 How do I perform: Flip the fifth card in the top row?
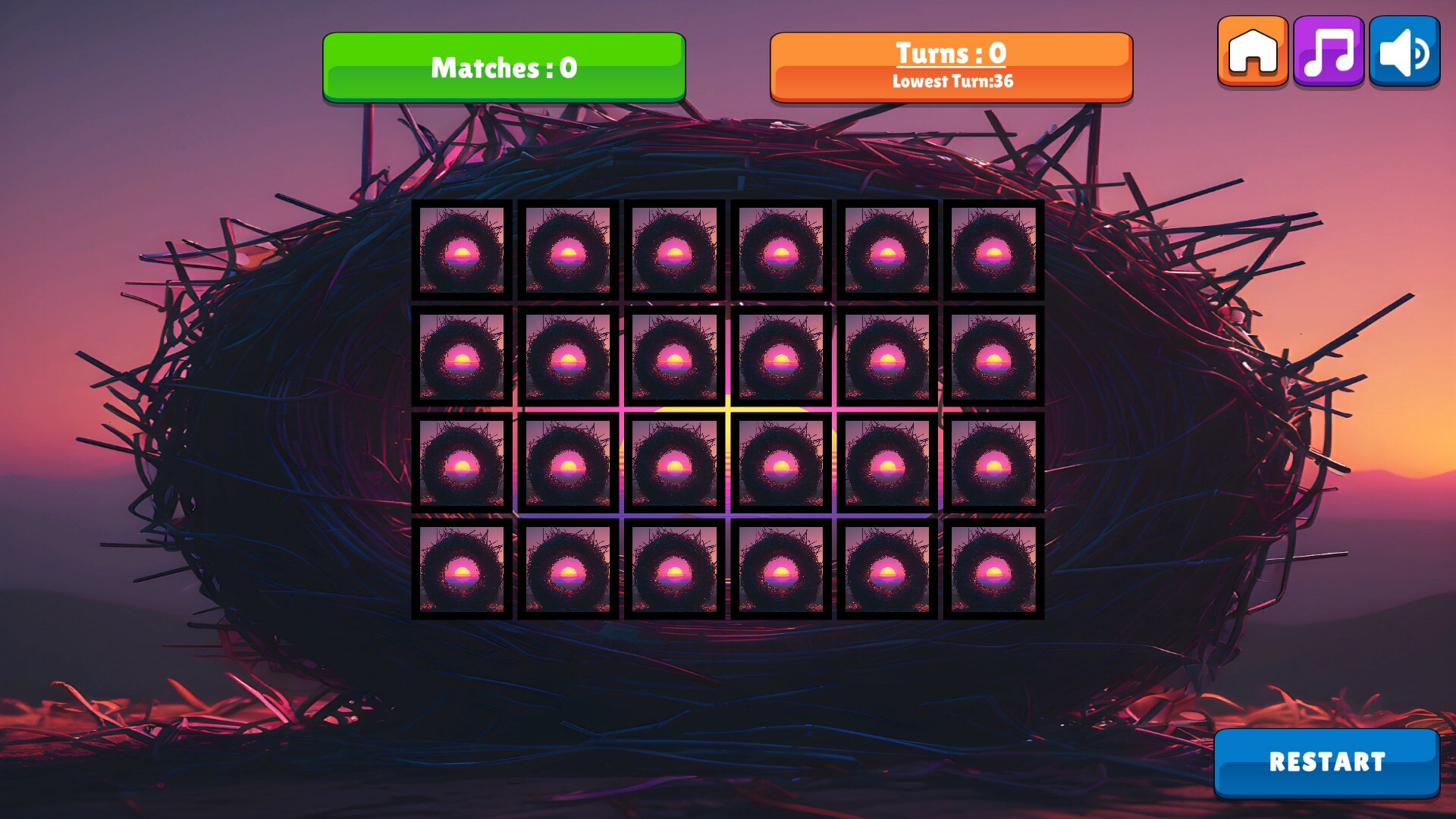(887, 251)
